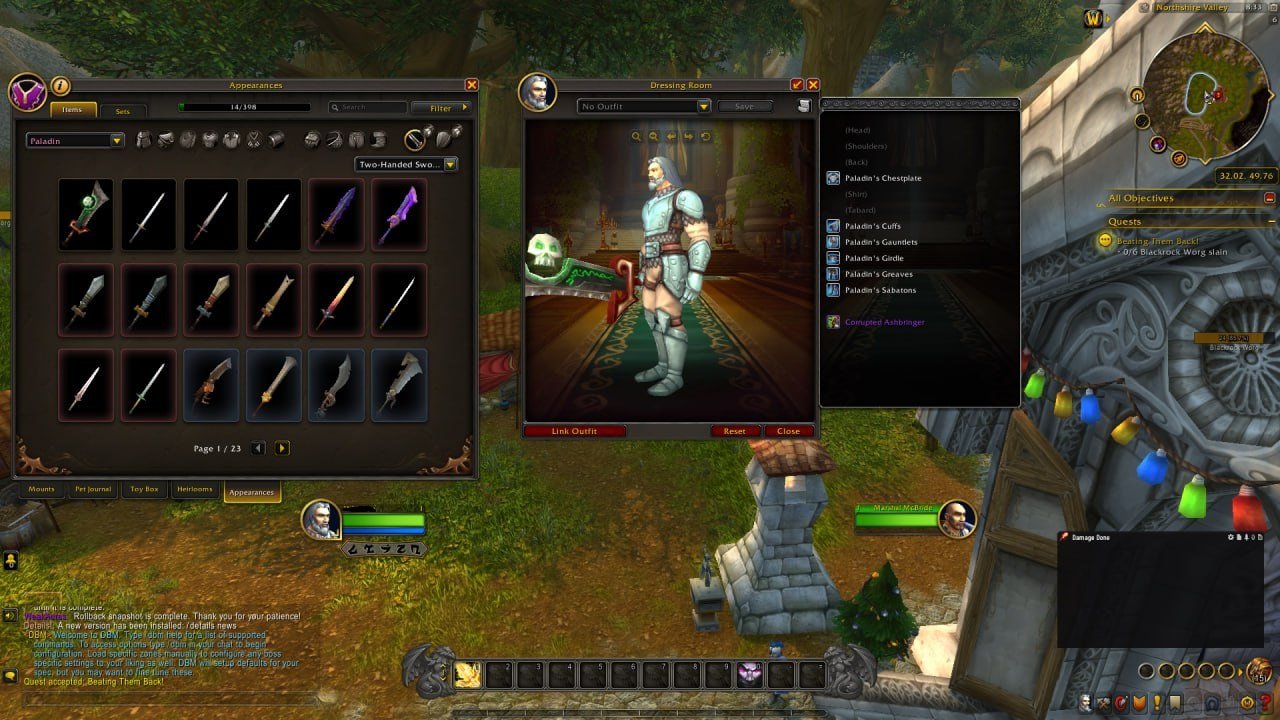1280x720 pixels.
Task: Select the Paladin's Chestplate entry
Action: click(x=882, y=178)
